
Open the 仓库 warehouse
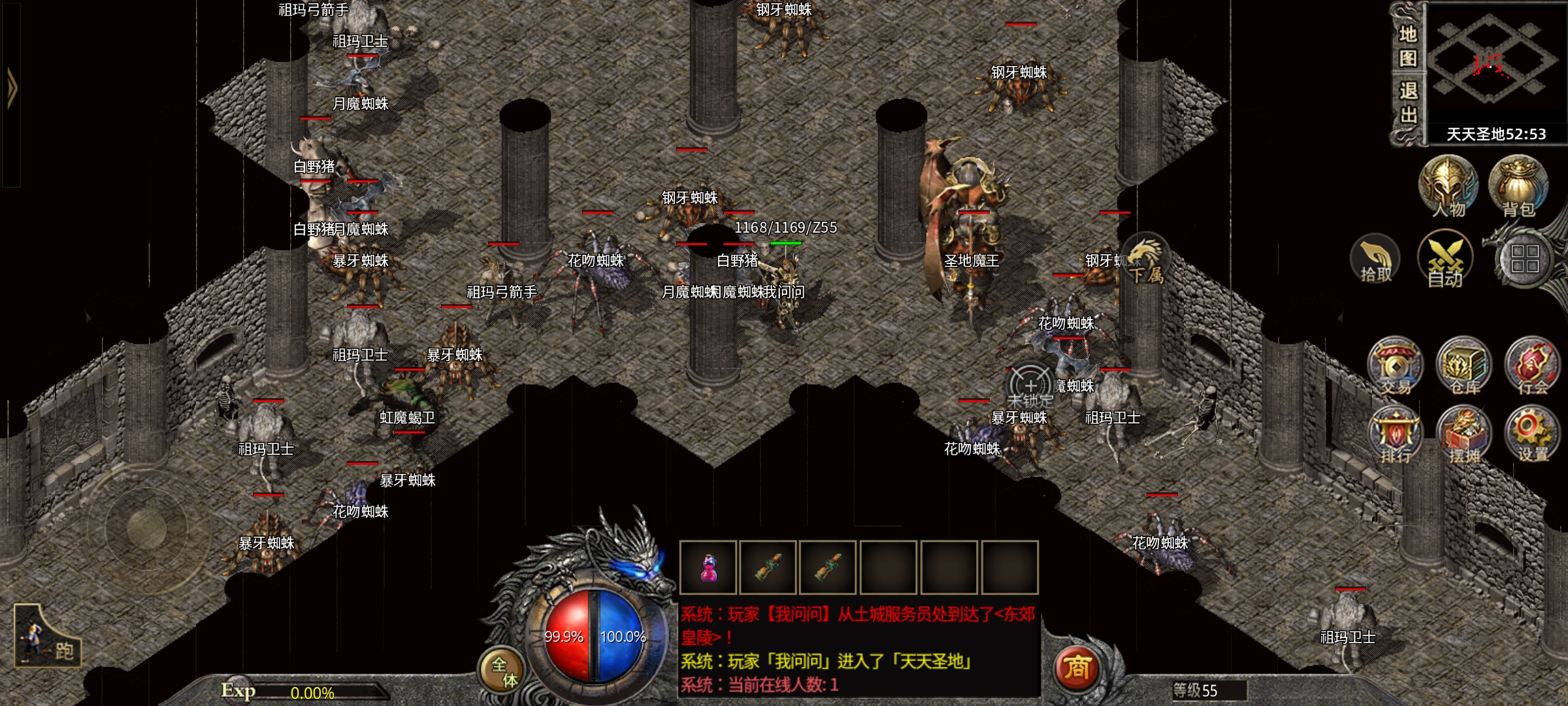click(1464, 366)
